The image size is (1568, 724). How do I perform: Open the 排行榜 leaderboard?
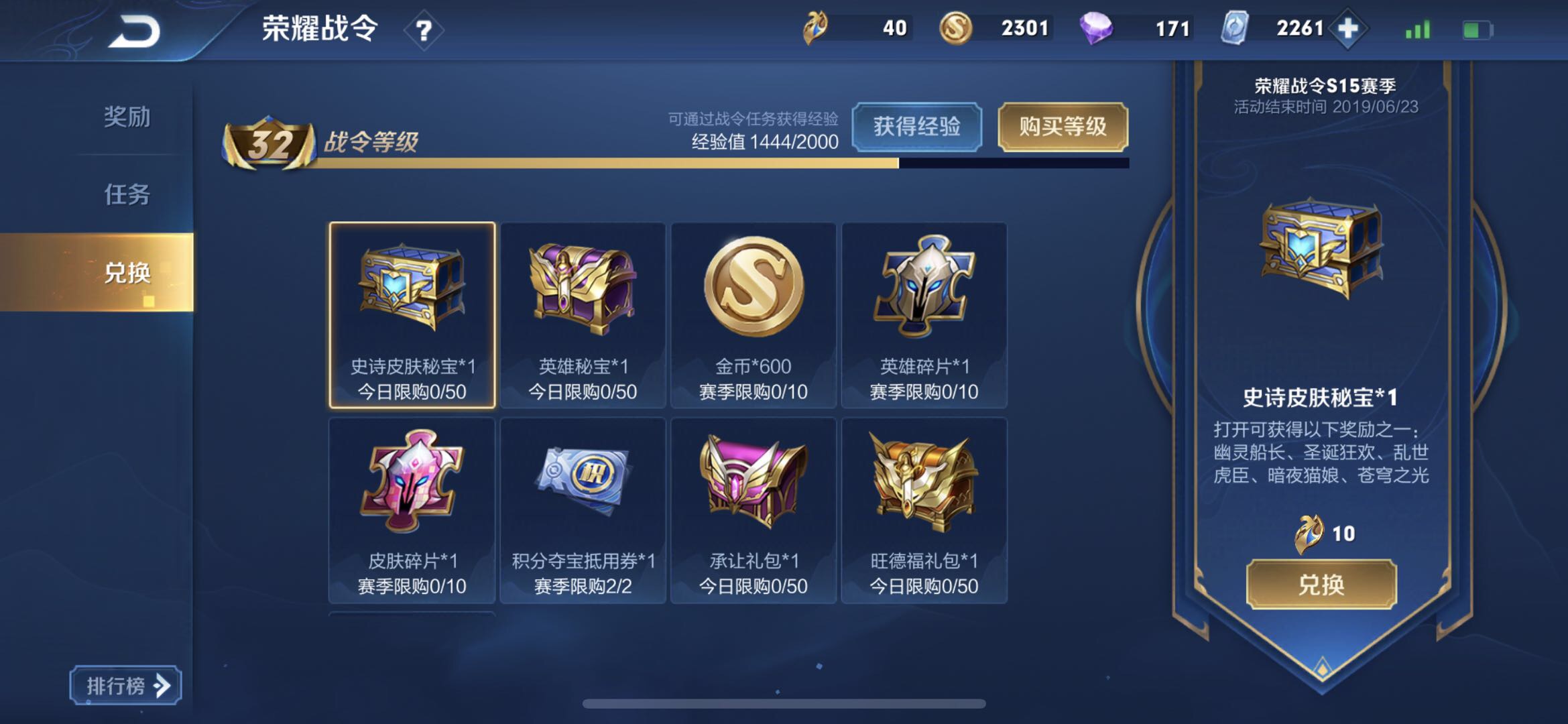click(x=125, y=686)
